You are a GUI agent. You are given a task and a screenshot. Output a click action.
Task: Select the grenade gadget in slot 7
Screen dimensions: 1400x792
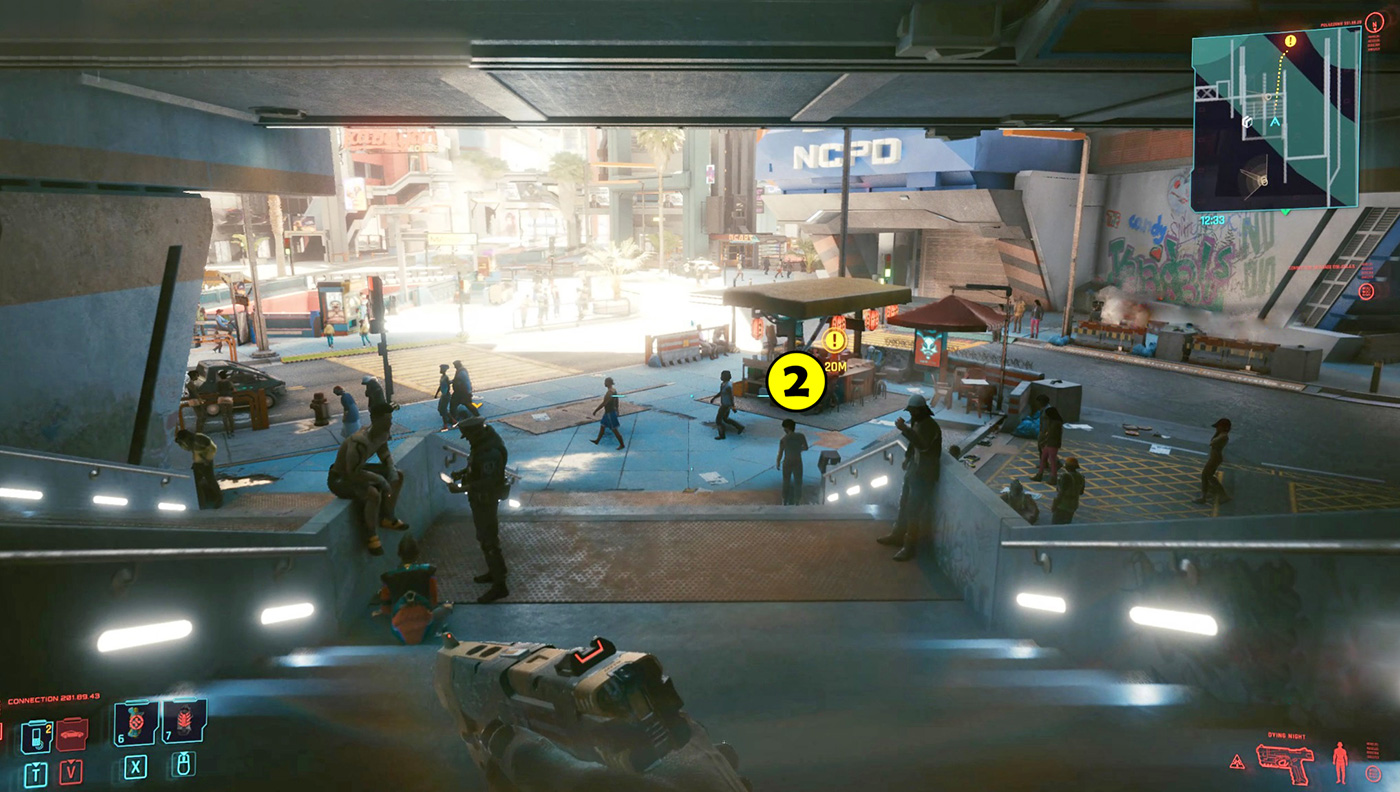184,721
